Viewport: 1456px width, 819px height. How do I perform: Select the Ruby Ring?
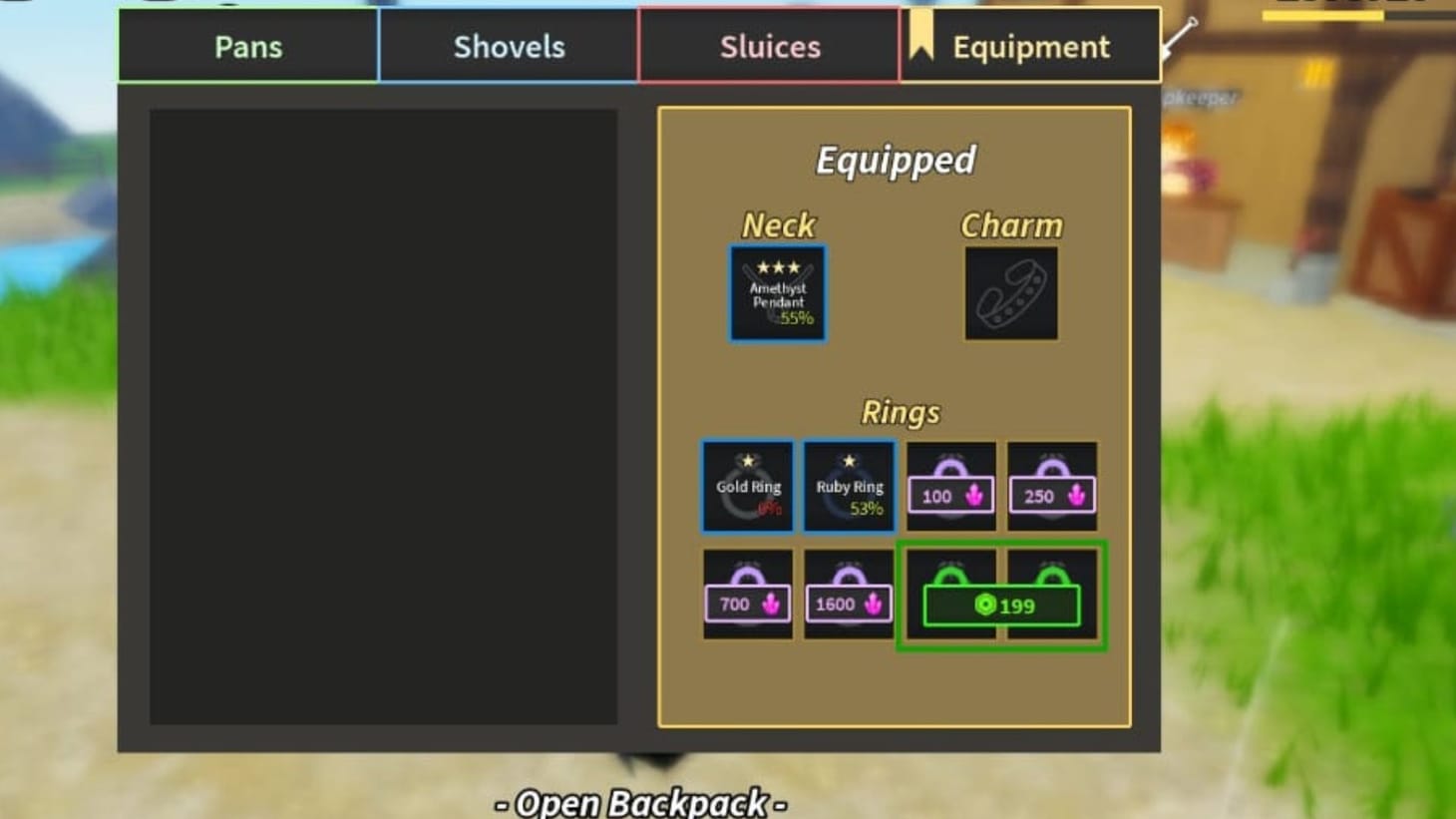coord(849,486)
